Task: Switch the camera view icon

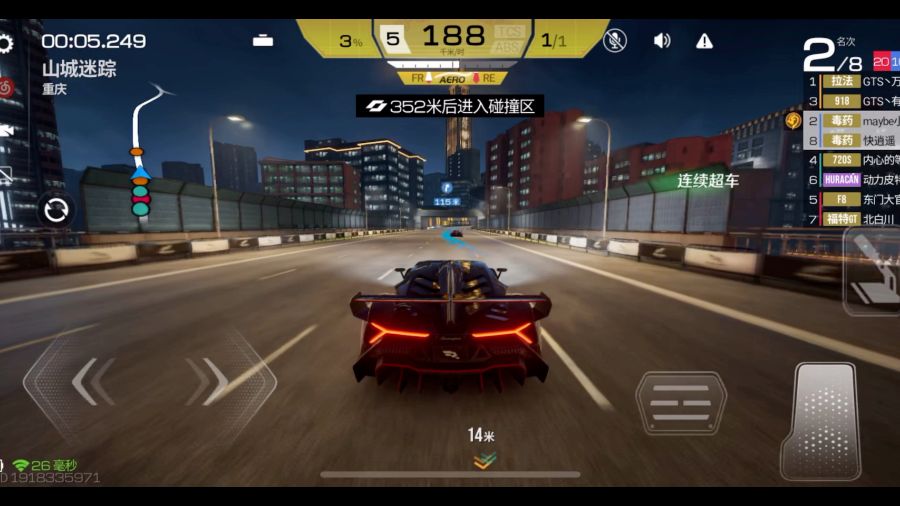Action: coord(6,130)
